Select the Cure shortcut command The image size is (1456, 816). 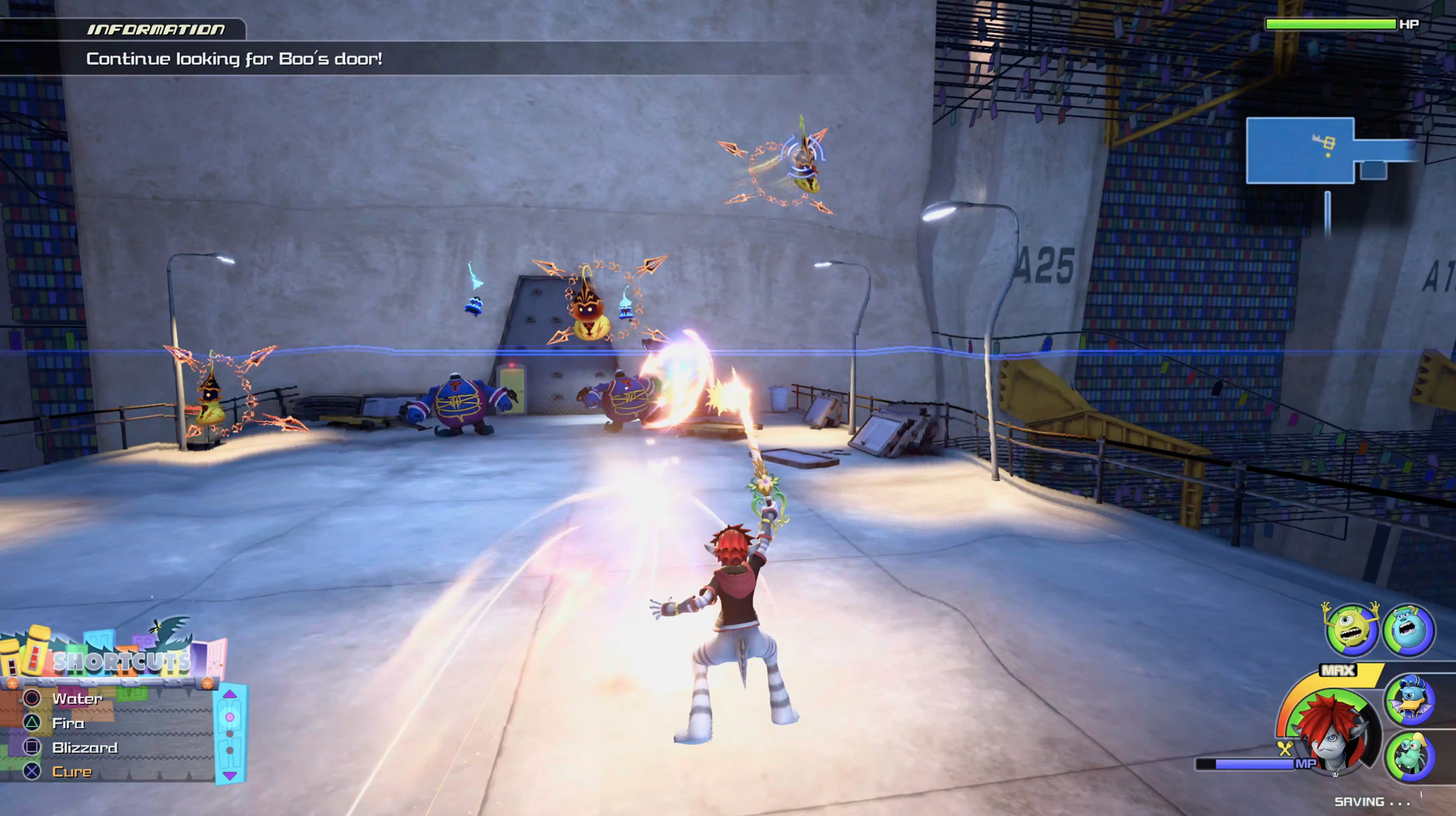pyautogui.click(x=72, y=772)
